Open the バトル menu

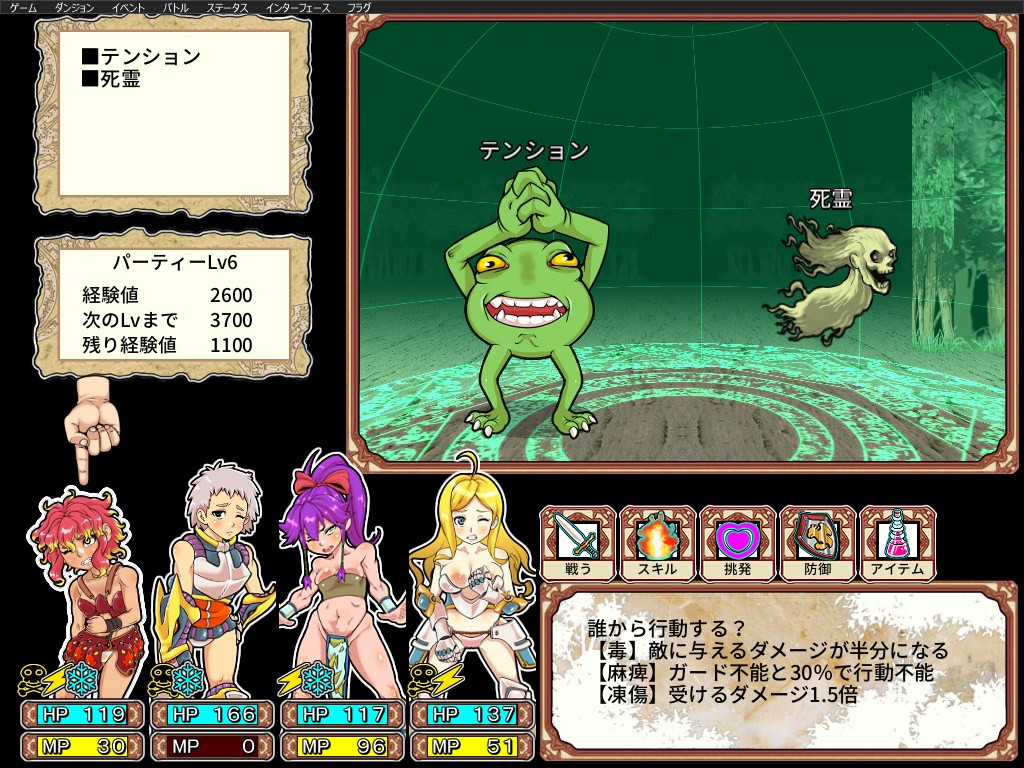pyautogui.click(x=176, y=7)
